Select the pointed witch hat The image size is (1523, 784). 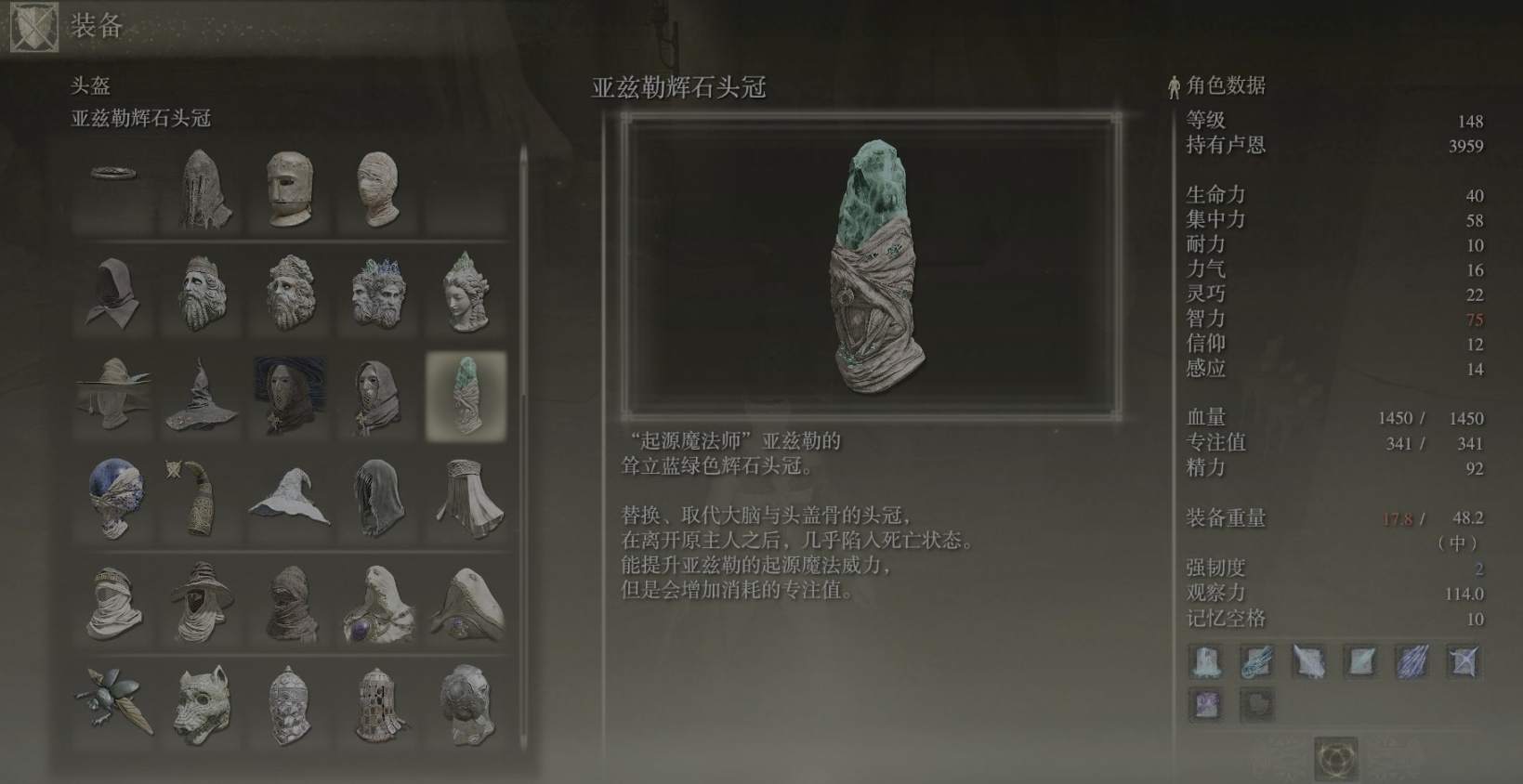291,492
